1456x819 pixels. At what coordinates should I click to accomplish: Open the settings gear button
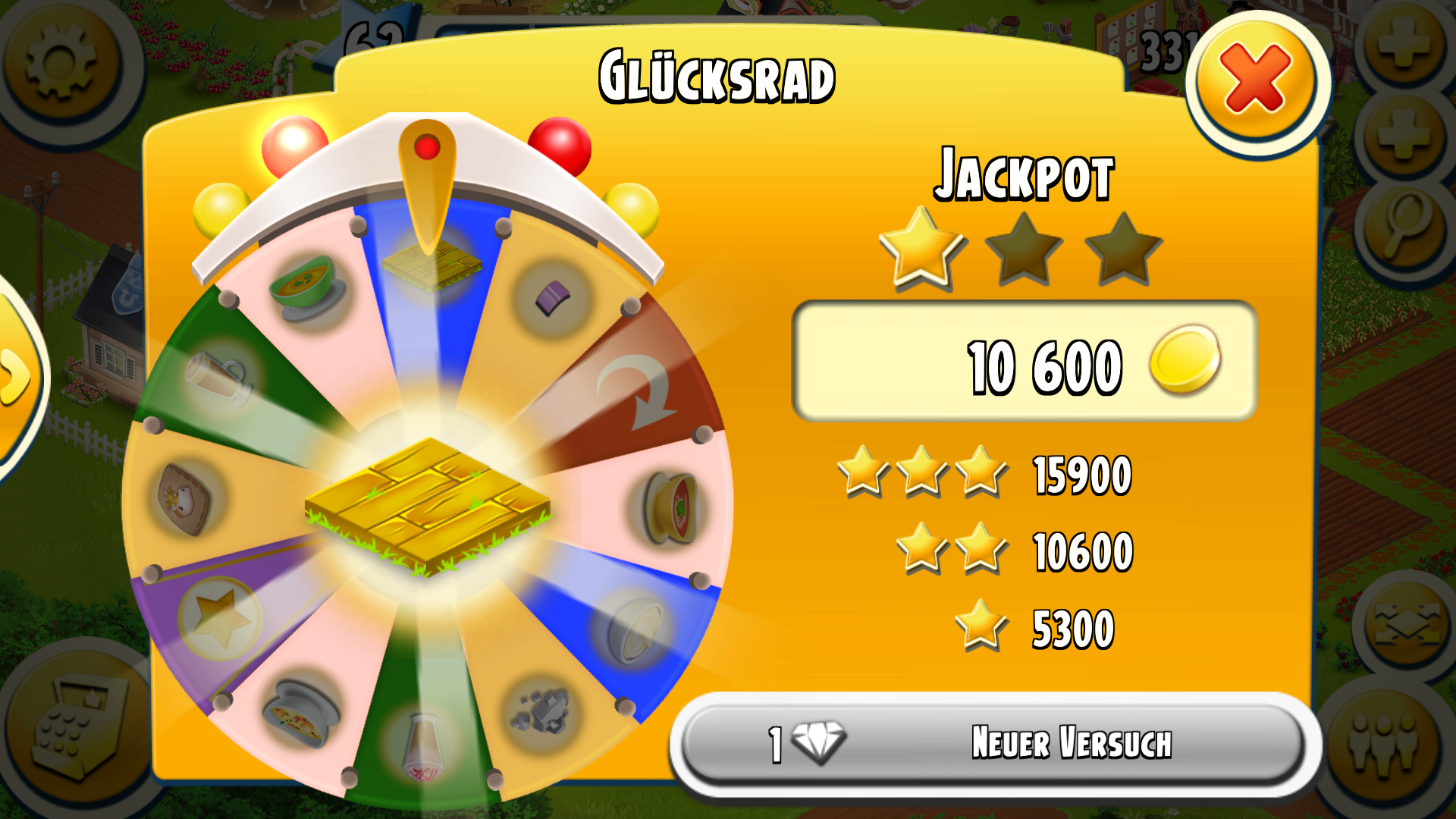pos(61,62)
